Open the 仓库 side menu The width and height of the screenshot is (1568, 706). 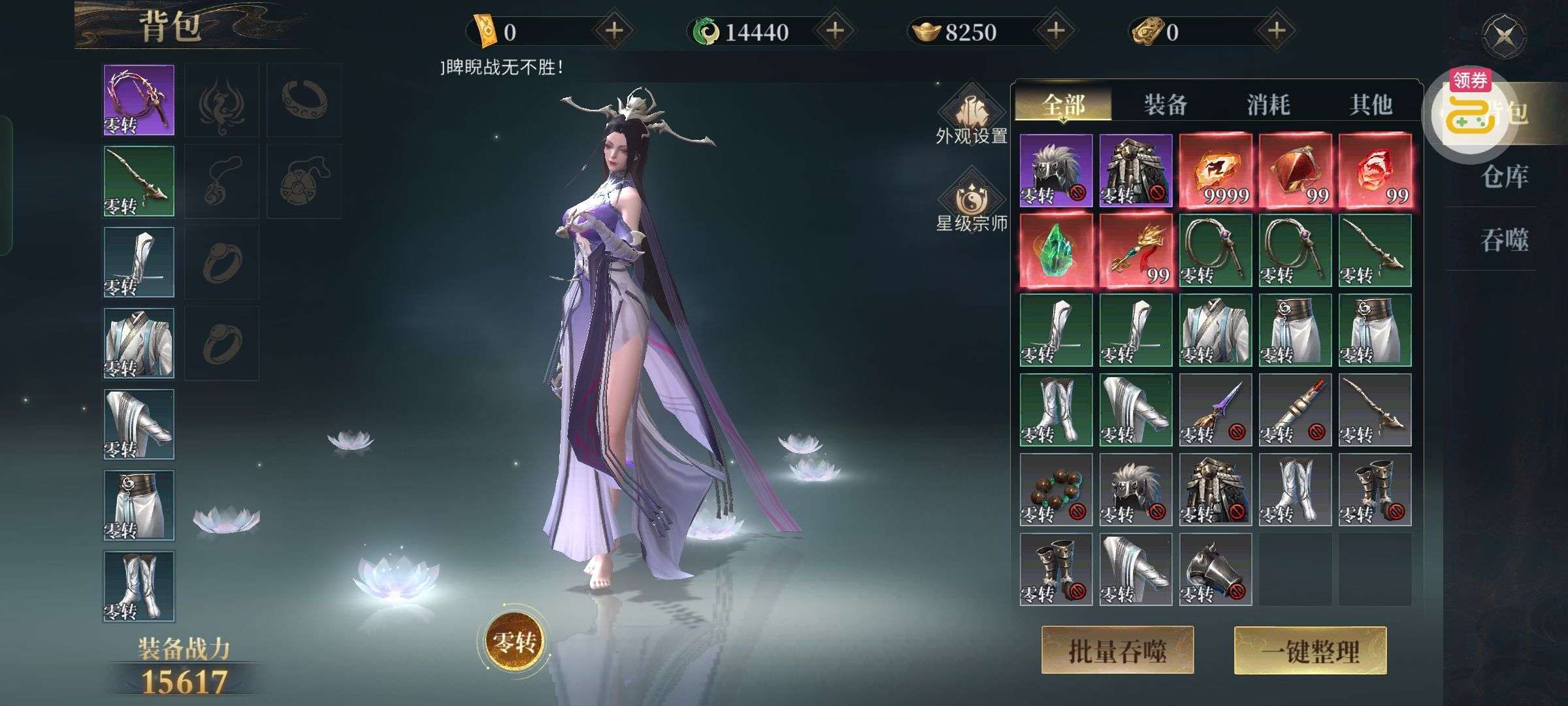pos(1505,176)
